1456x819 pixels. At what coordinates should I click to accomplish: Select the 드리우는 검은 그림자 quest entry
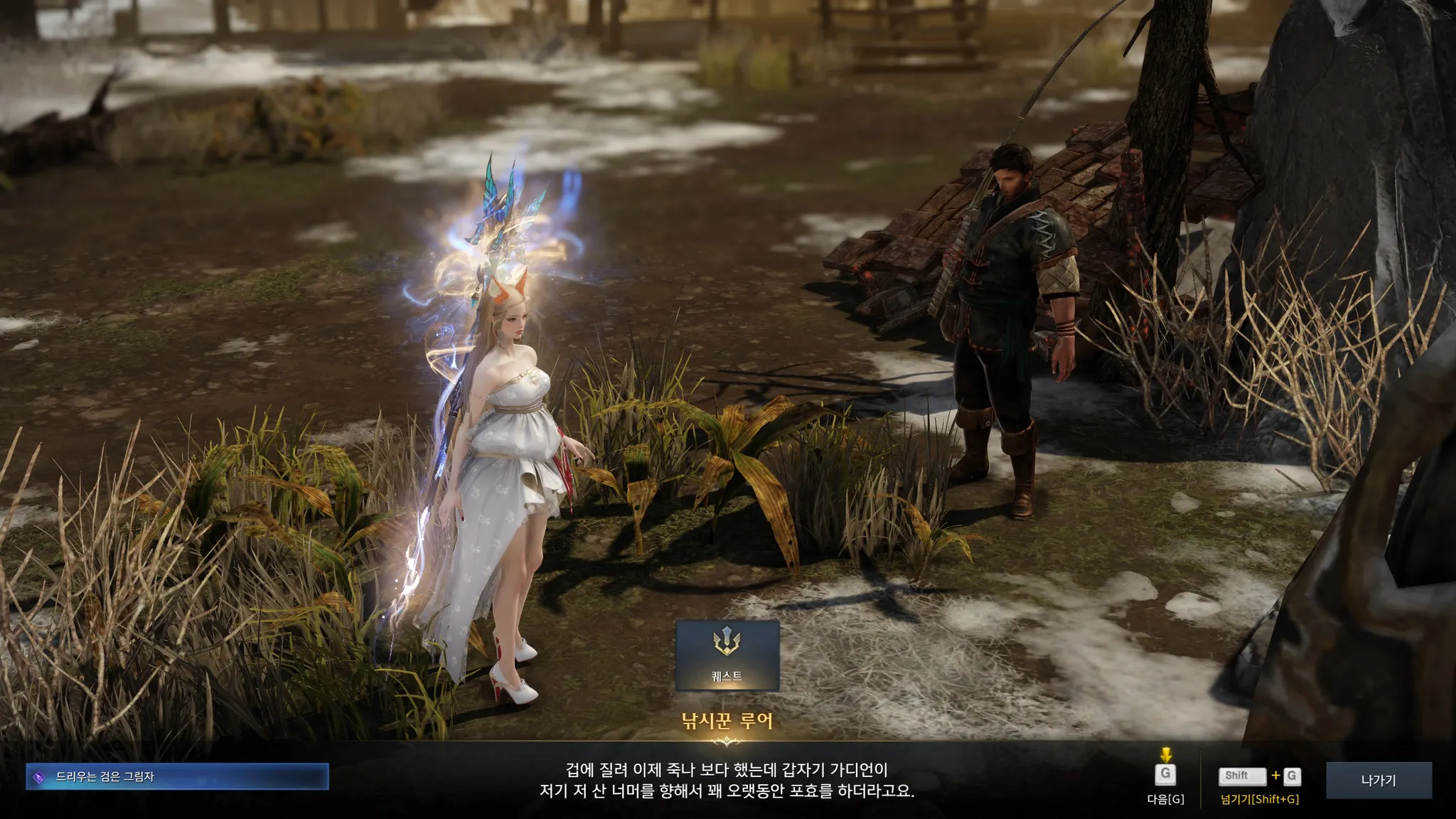[x=177, y=777]
